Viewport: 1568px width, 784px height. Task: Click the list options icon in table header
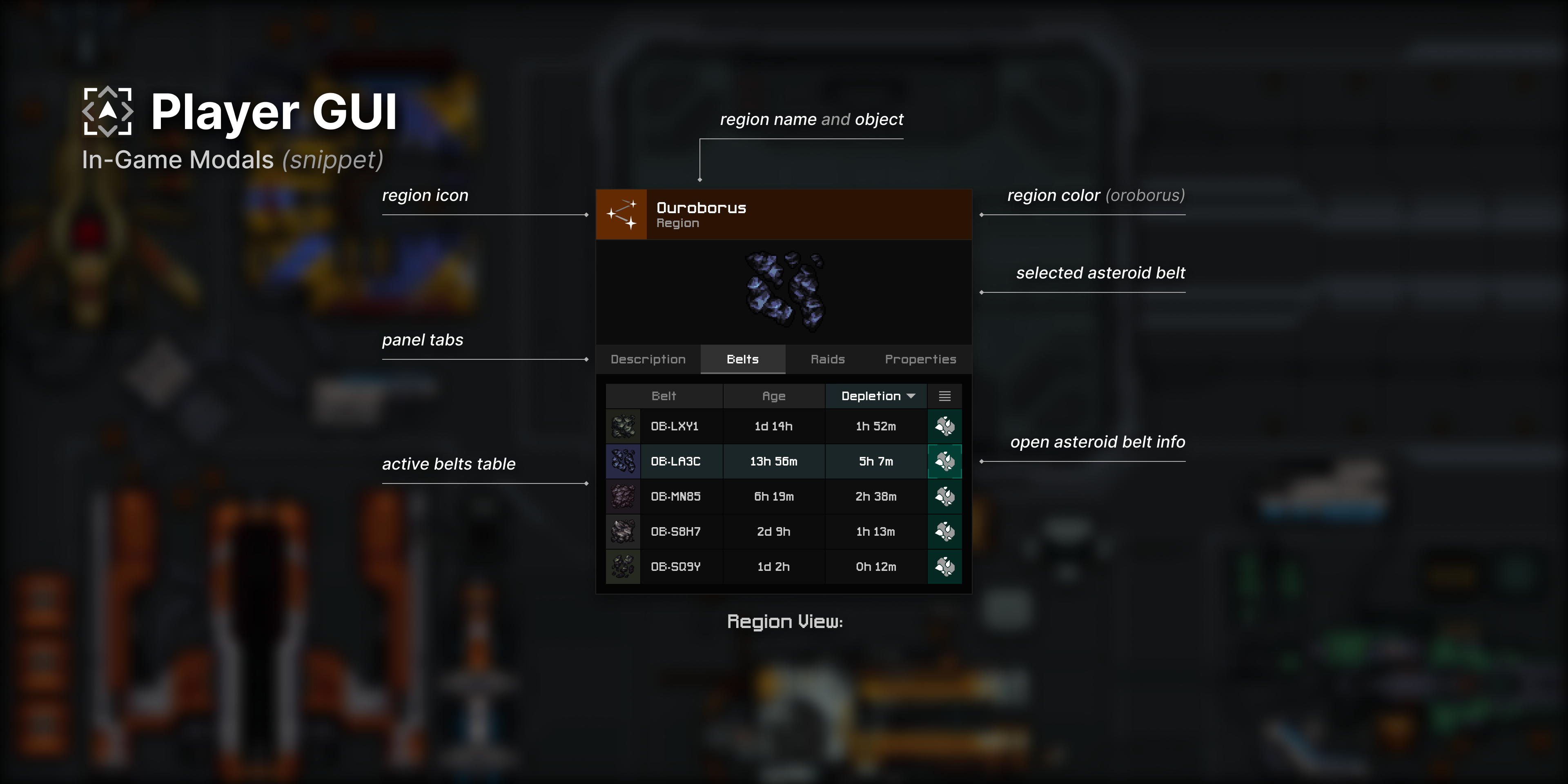pos(945,396)
